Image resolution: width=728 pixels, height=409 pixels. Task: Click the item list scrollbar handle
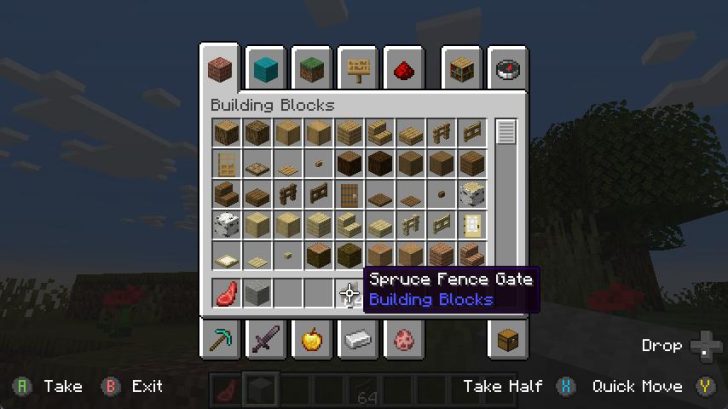(x=506, y=131)
